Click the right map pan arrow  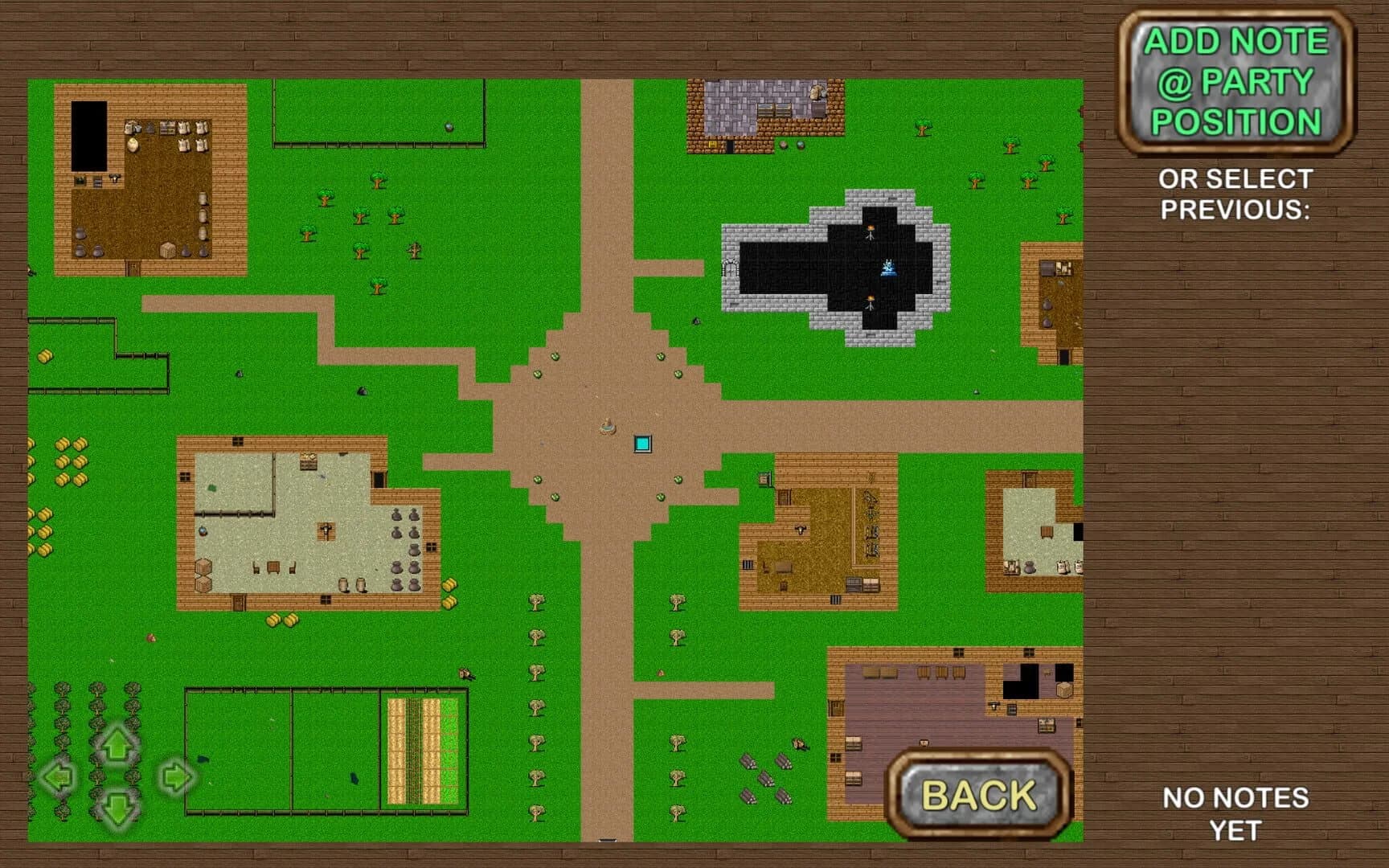(176, 776)
